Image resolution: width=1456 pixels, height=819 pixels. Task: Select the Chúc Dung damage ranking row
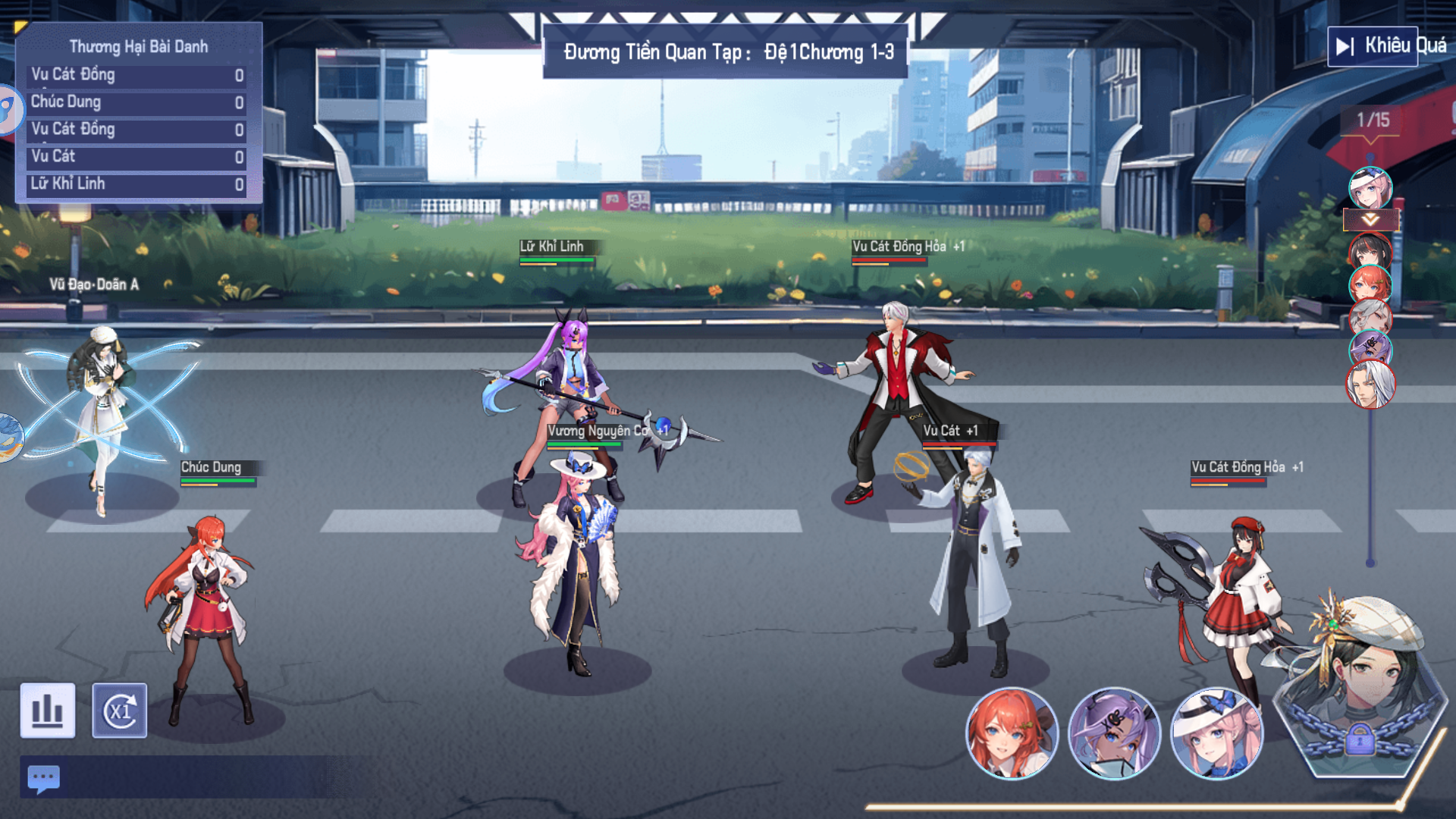[138, 102]
